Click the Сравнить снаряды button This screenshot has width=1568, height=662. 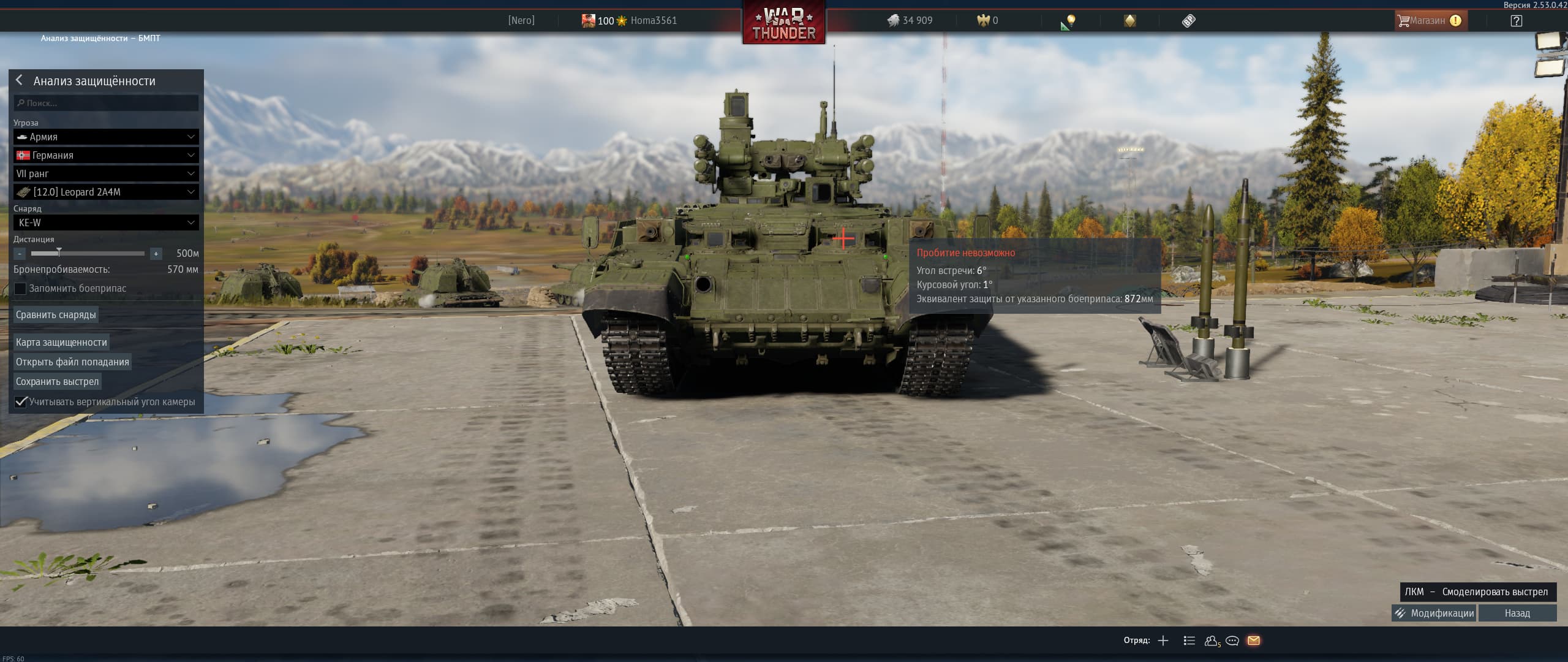coord(56,314)
